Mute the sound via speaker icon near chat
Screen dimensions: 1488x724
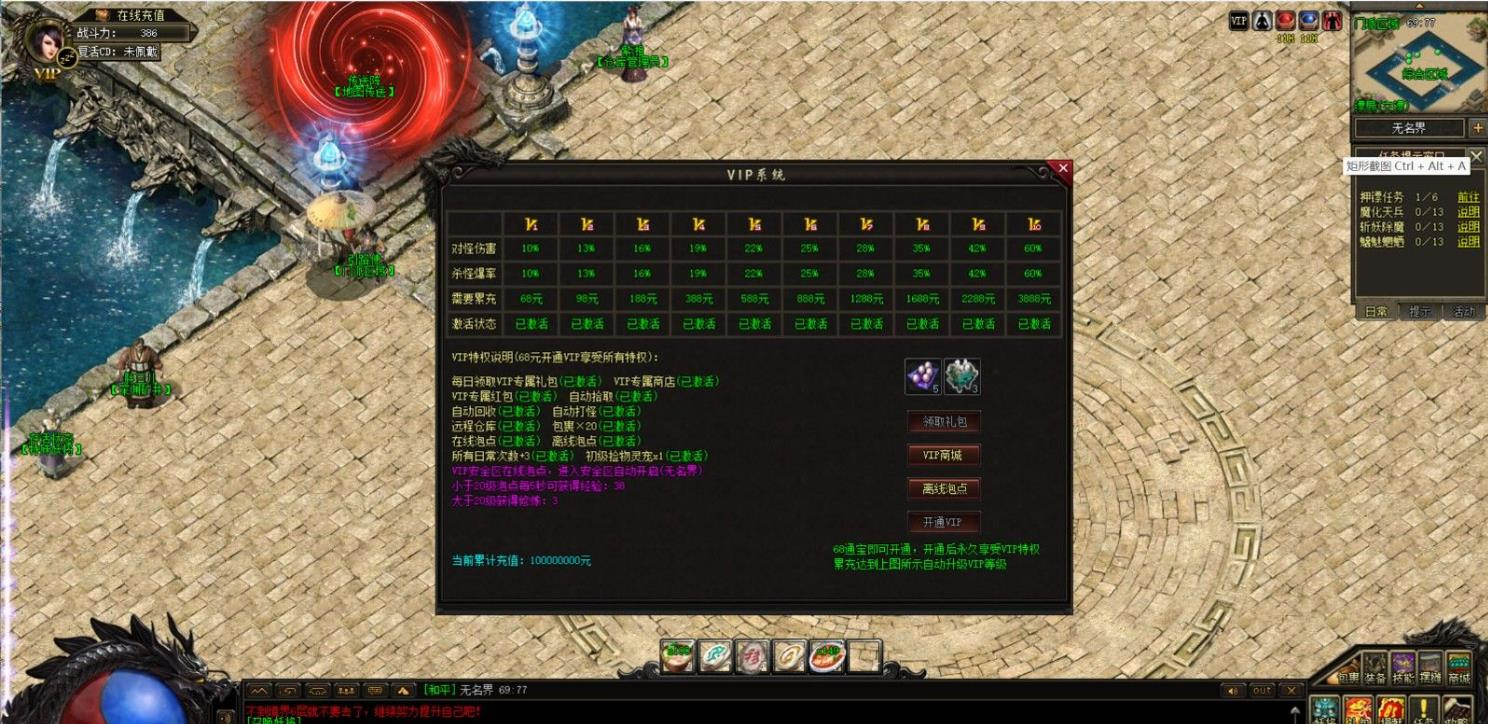pos(1233,689)
